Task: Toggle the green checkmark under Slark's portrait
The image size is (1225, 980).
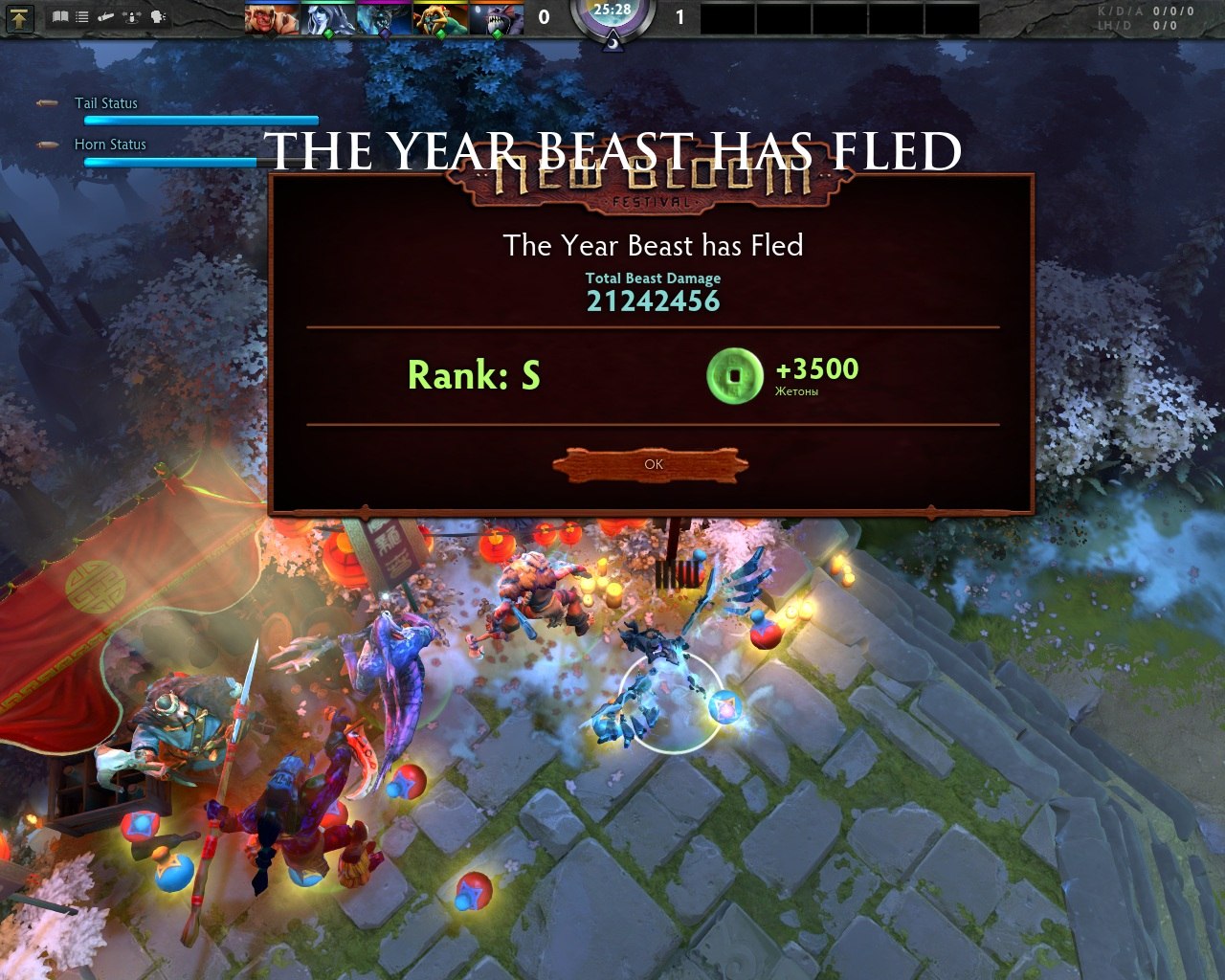Action: (x=496, y=33)
